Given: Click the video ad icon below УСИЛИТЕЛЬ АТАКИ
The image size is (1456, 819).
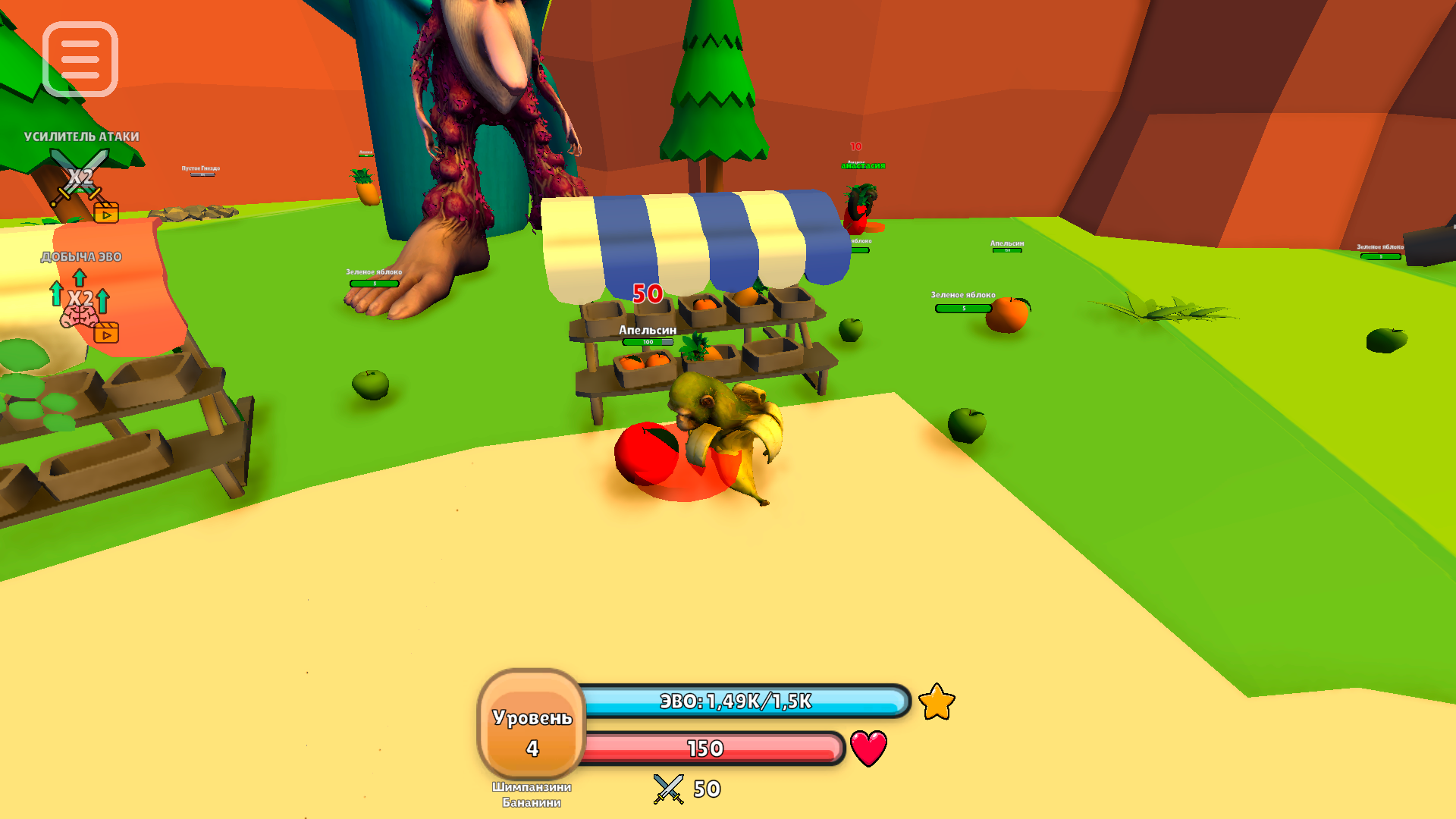Looking at the screenshot, I should pyautogui.click(x=107, y=212).
